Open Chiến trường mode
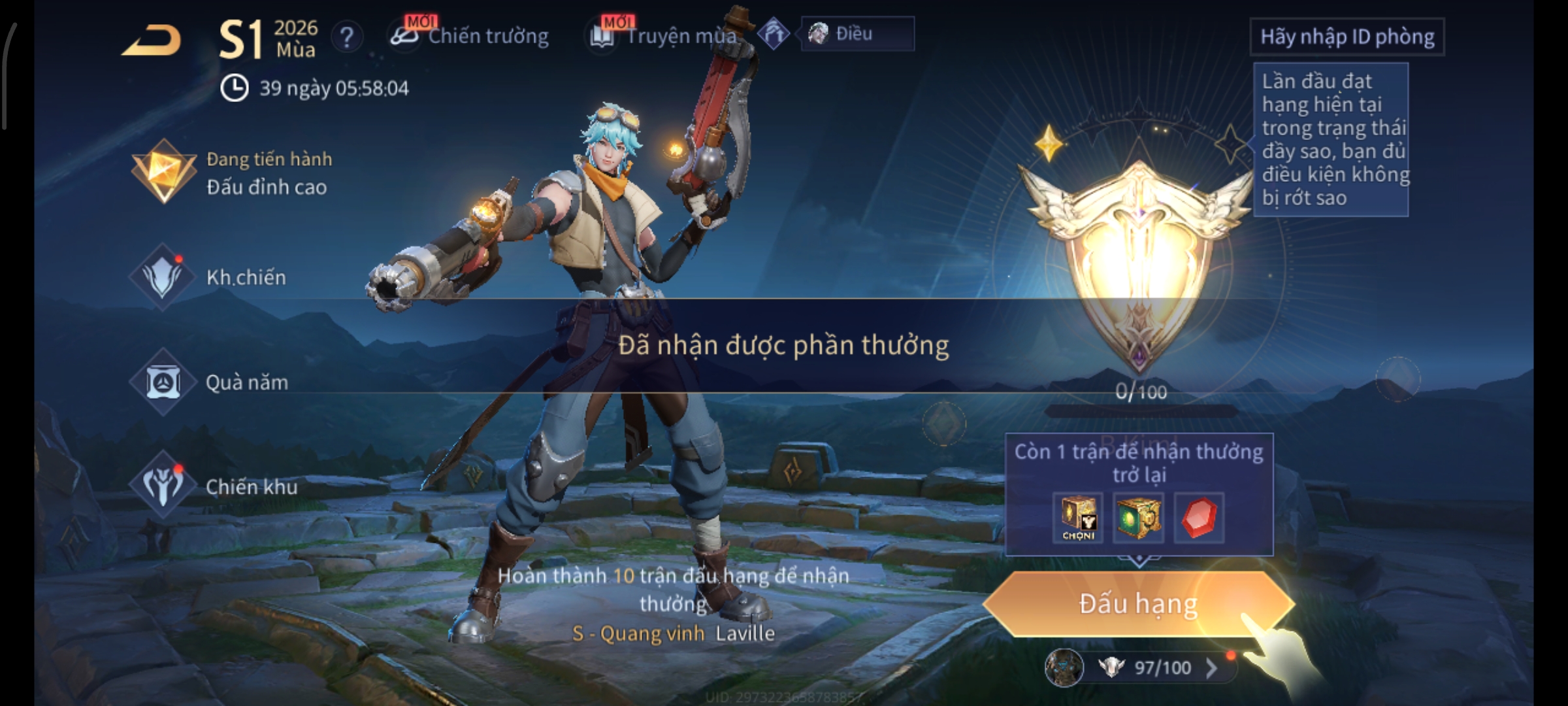The height and width of the screenshot is (706, 1568). (471, 36)
